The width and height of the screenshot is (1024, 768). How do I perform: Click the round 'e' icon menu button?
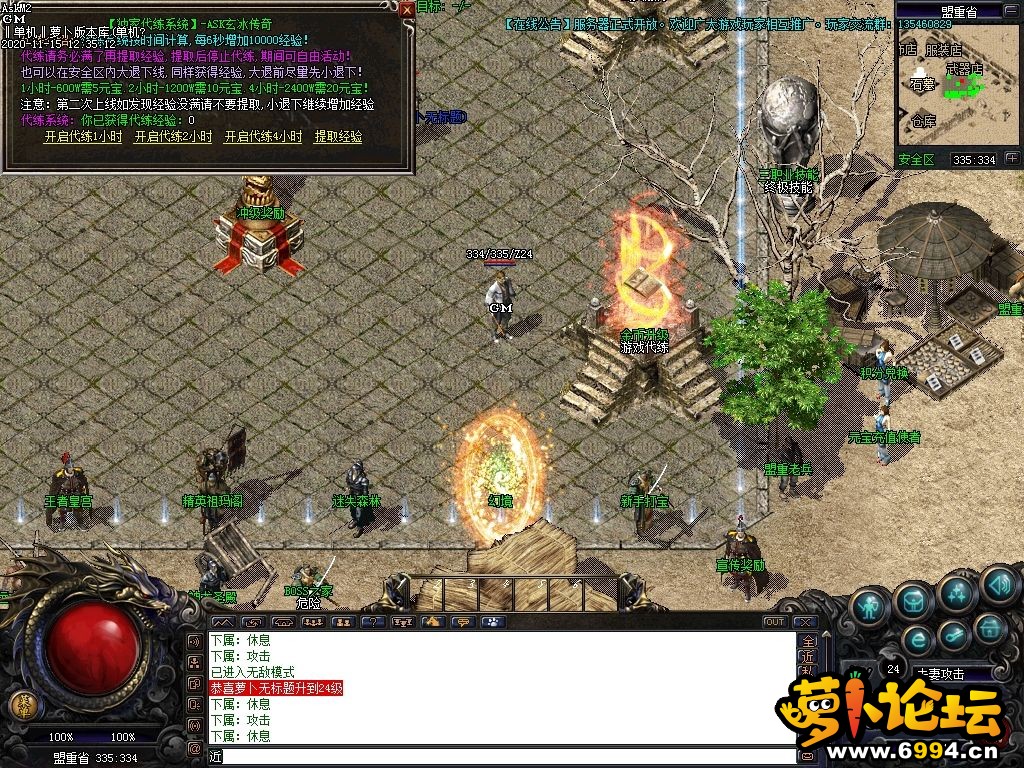click(917, 640)
